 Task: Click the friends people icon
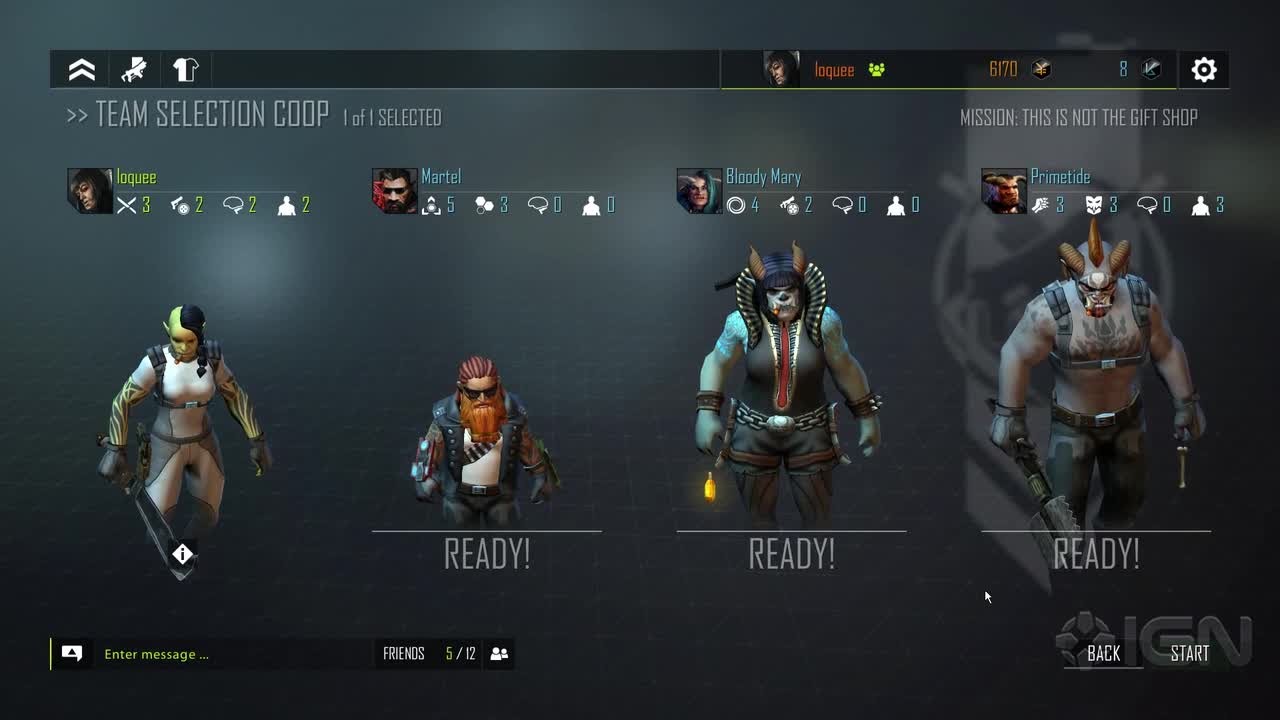pyautogui.click(x=500, y=654)
